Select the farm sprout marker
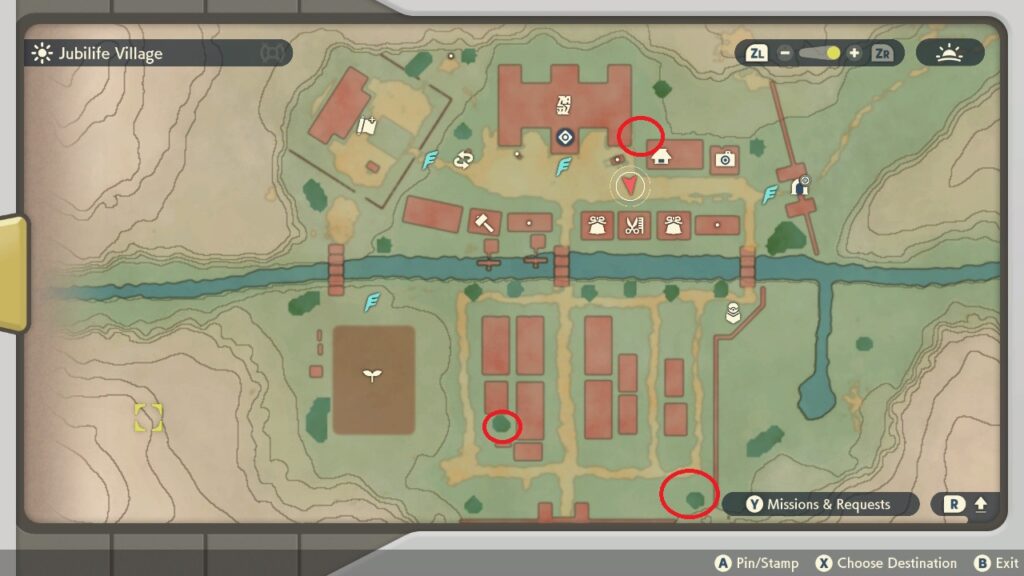This screenshot has width=1024, height=576. point(372,376)
